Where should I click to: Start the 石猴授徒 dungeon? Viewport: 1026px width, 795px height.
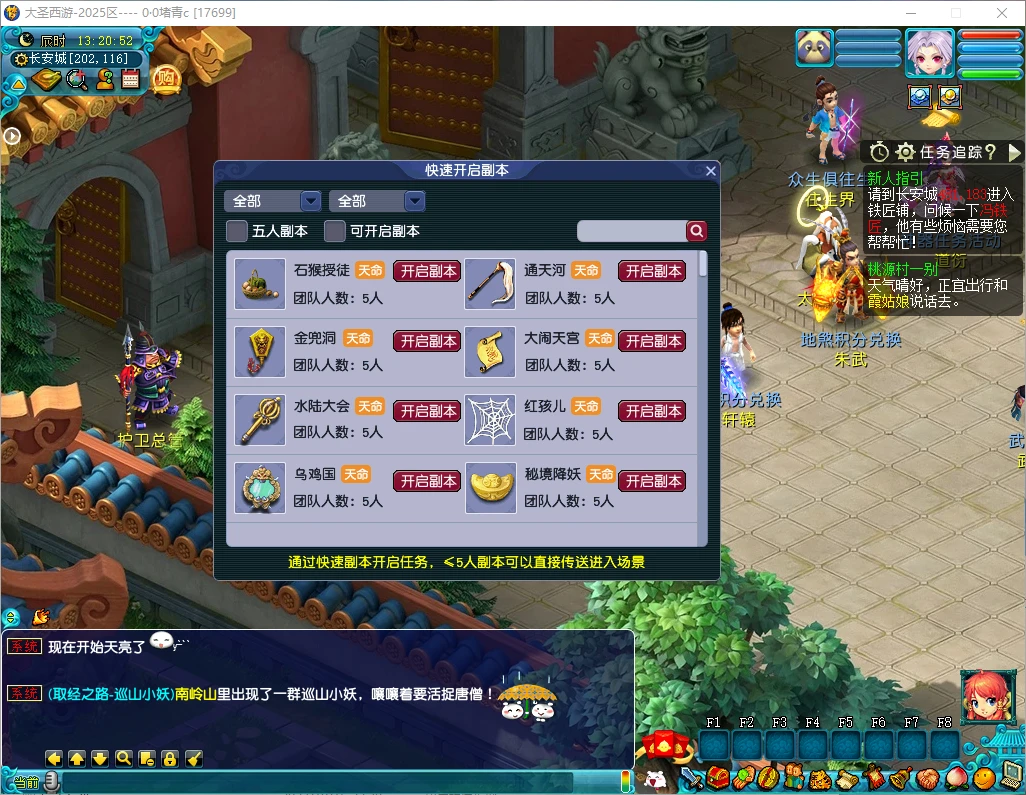pyautogui.click(x=429, y=271)
